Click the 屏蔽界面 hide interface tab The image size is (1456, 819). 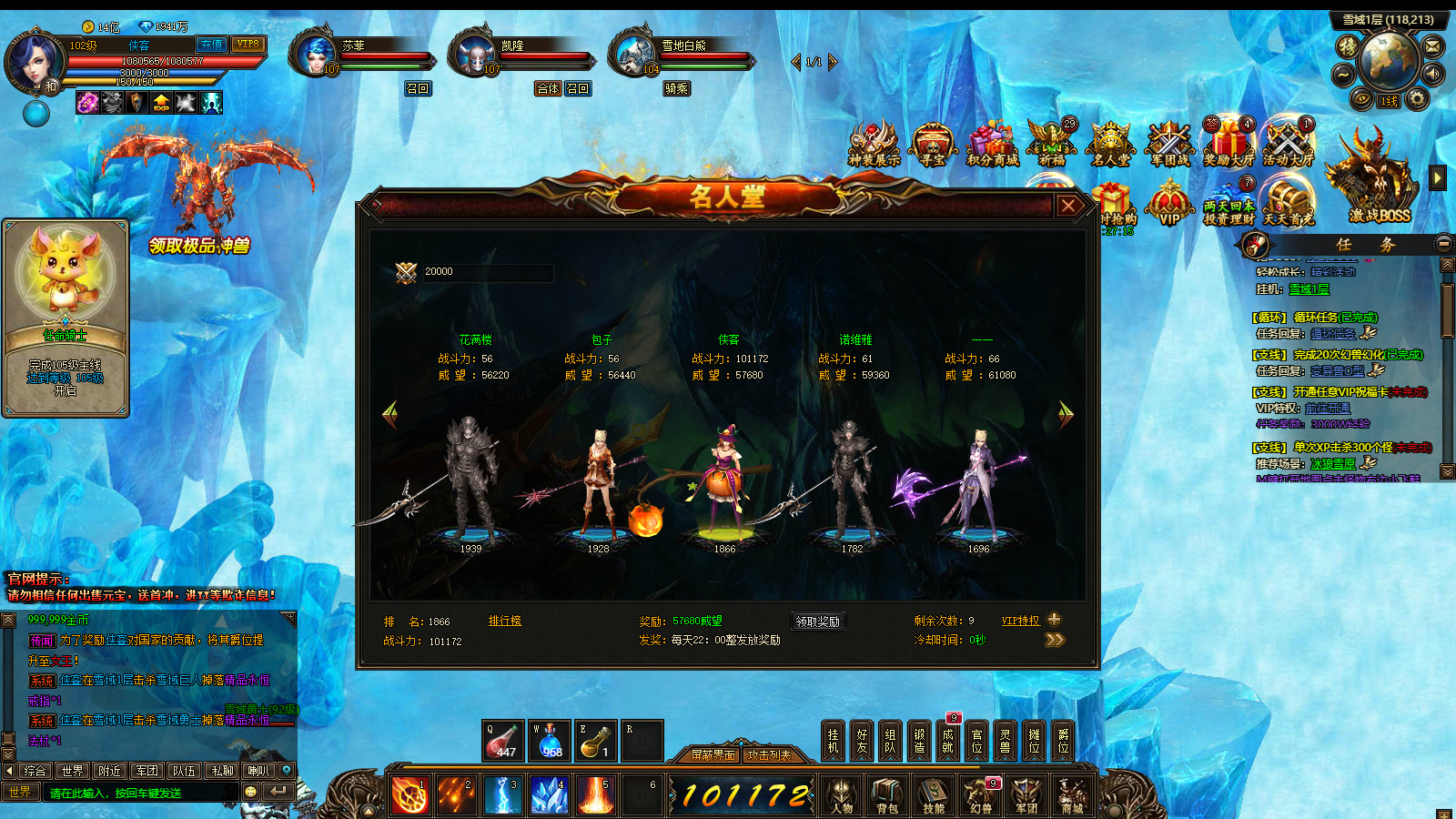(713, 755)
